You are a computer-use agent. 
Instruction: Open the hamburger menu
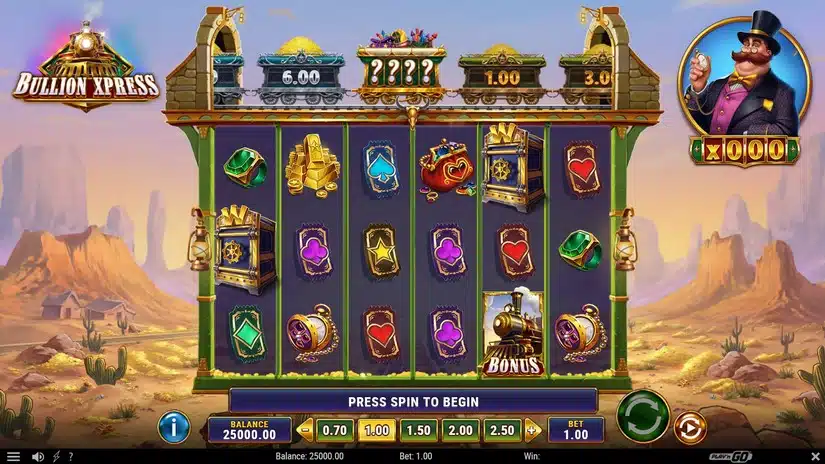point(14,457)
